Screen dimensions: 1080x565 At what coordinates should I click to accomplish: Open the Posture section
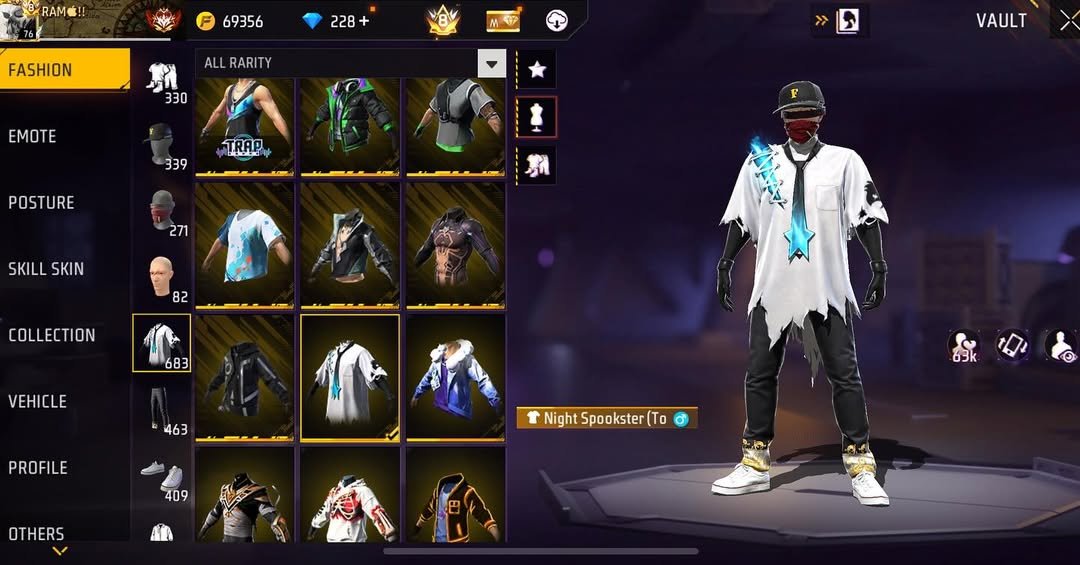tap(42, 202)
